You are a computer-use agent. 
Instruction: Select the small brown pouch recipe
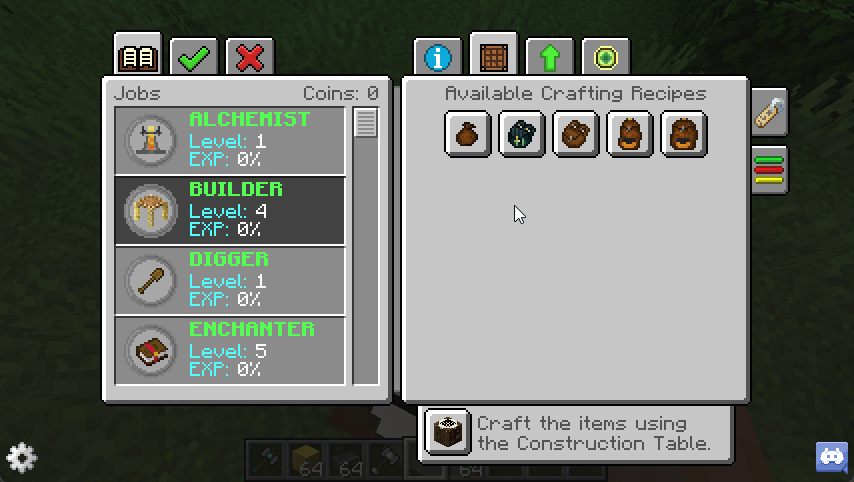468,134
